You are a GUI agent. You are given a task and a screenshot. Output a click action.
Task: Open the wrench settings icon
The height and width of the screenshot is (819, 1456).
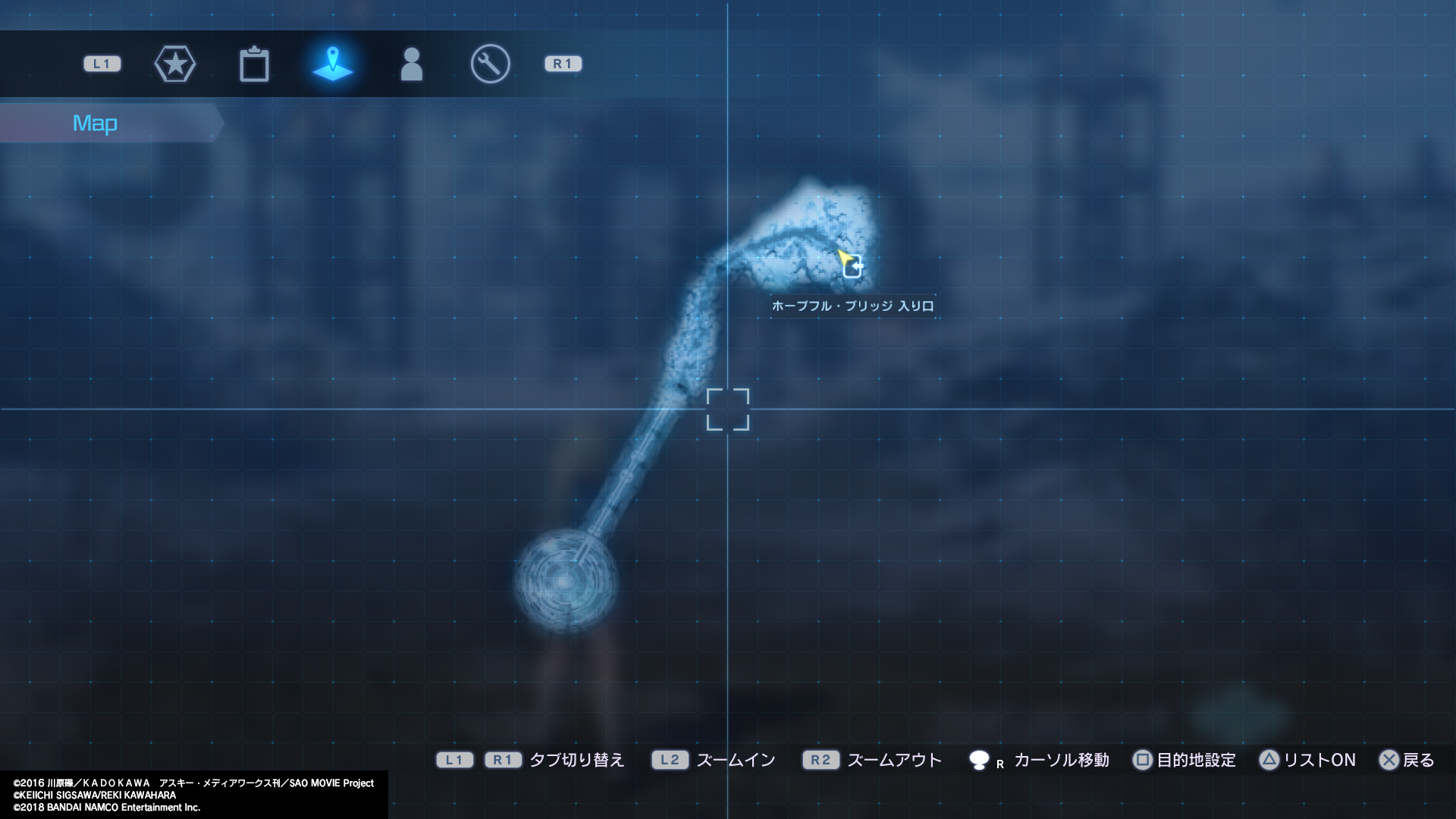490,64
